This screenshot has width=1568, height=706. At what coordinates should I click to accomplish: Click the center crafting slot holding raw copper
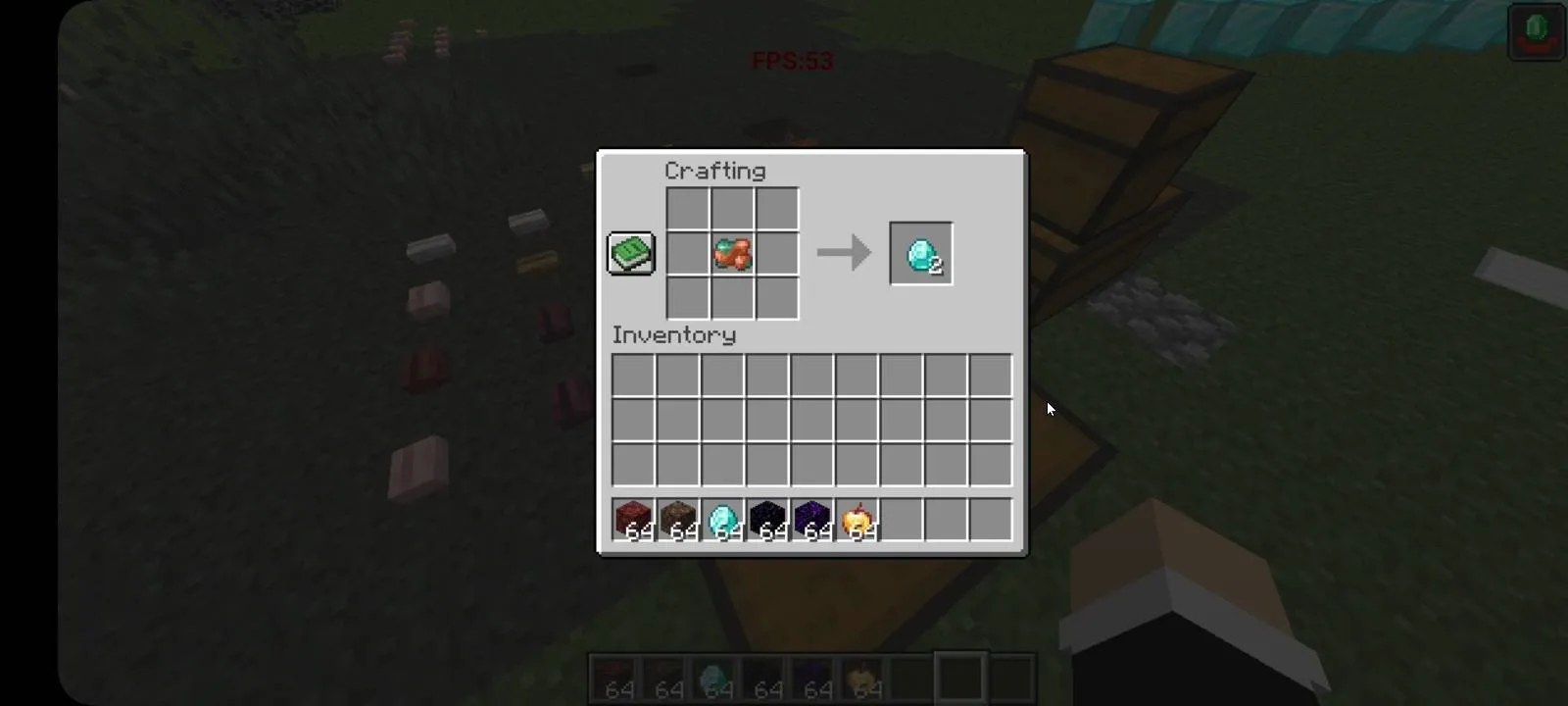[731, 253]
